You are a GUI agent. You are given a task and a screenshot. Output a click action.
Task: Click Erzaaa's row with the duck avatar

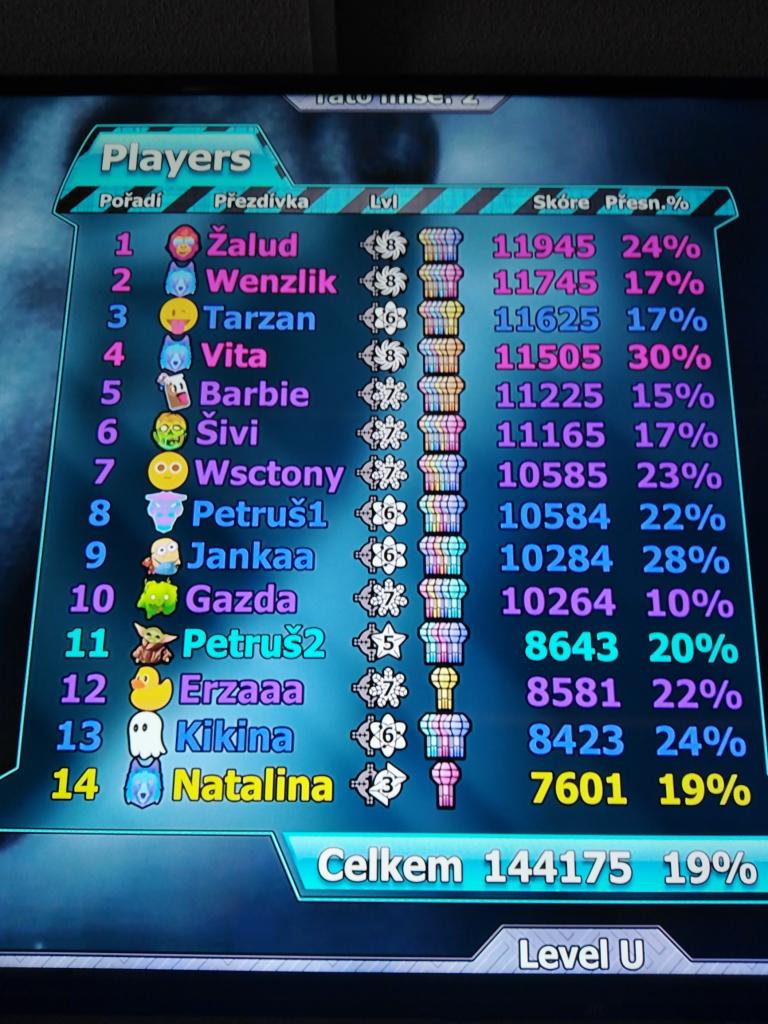240,690
